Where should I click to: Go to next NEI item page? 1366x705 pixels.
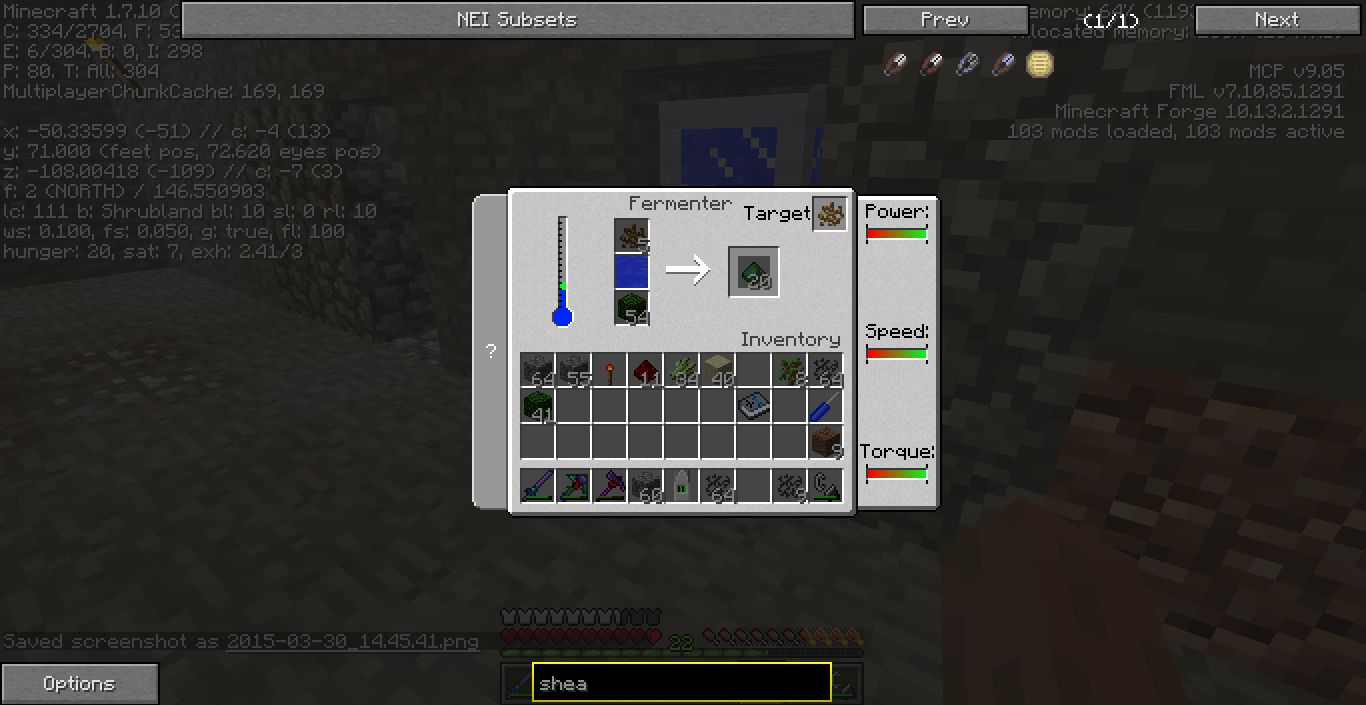click(1276, 19)
